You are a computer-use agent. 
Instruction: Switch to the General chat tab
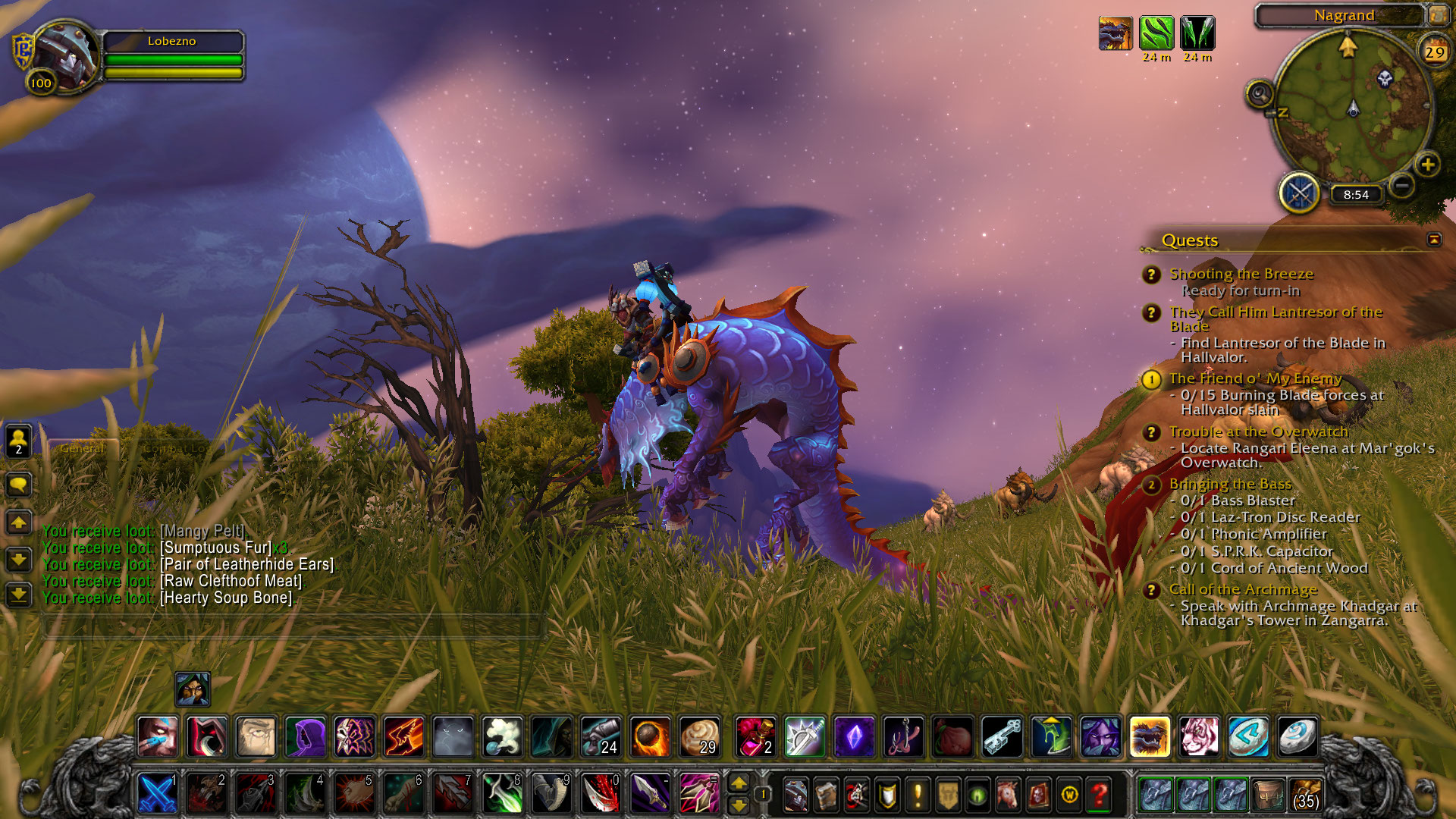(x=81, y=448)
